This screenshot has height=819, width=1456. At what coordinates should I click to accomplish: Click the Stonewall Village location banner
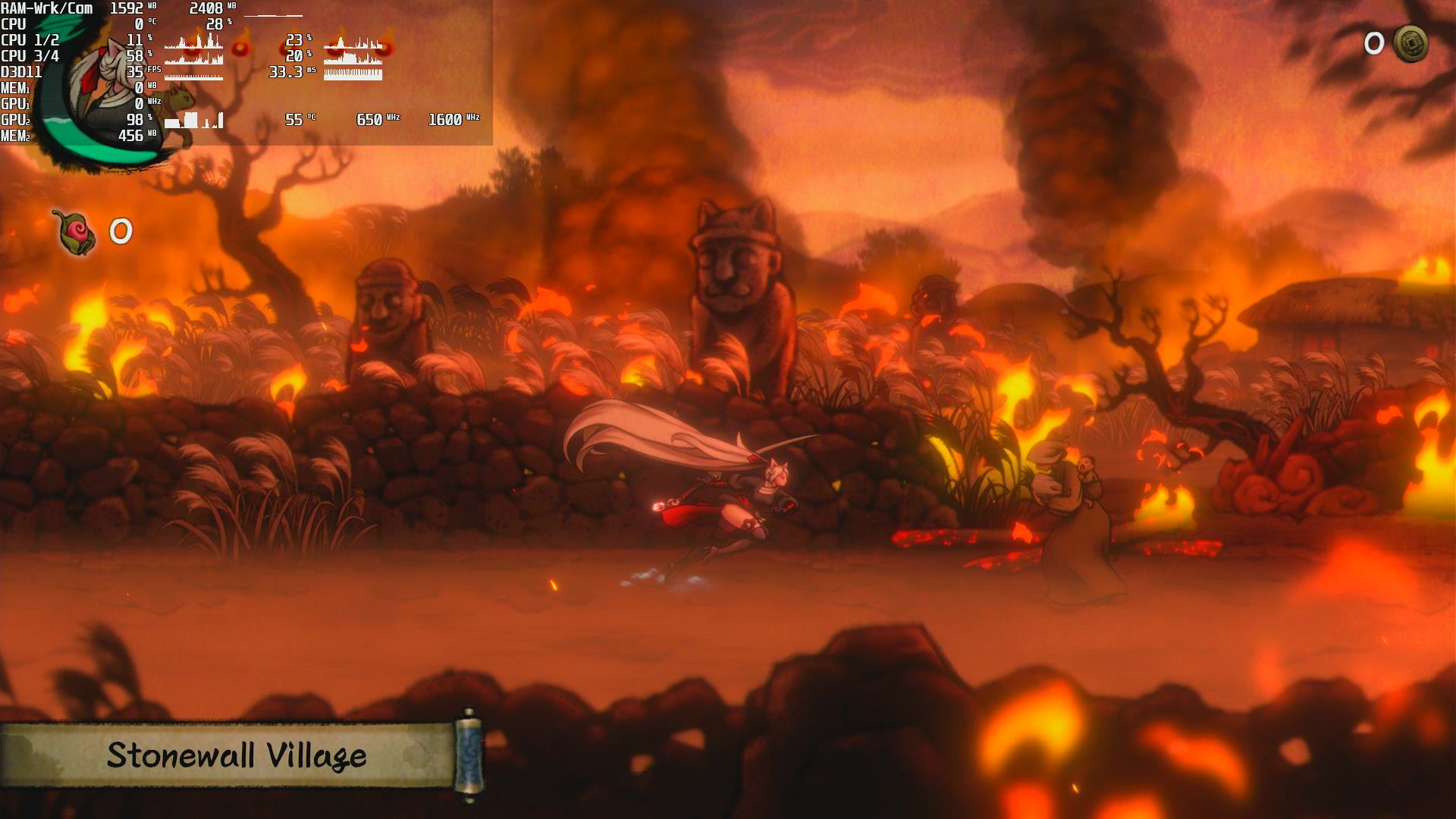point(237,755)
